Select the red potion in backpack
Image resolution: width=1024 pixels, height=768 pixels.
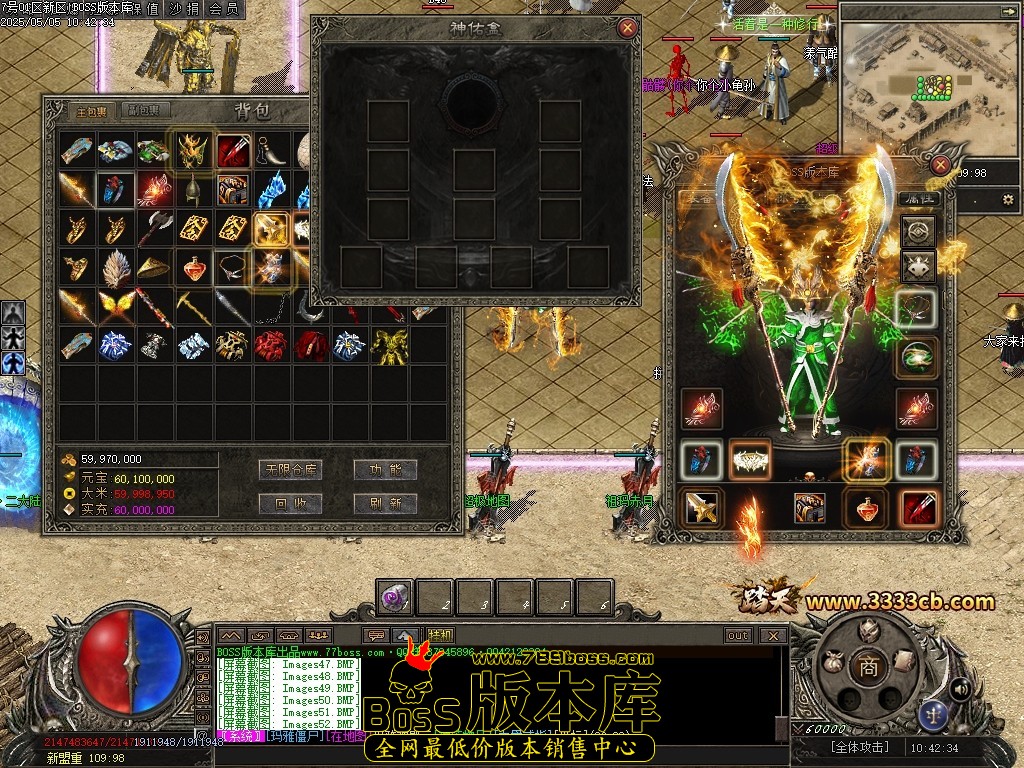pos(193,267)
